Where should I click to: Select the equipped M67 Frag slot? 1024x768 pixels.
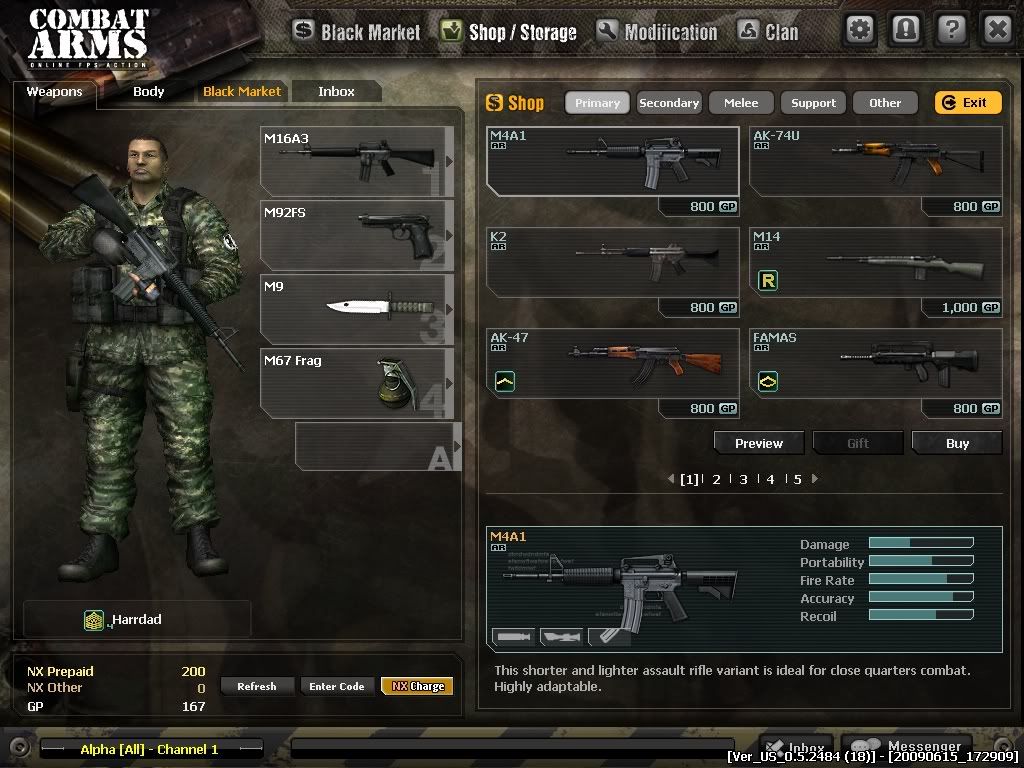click(x=356, y=383)
